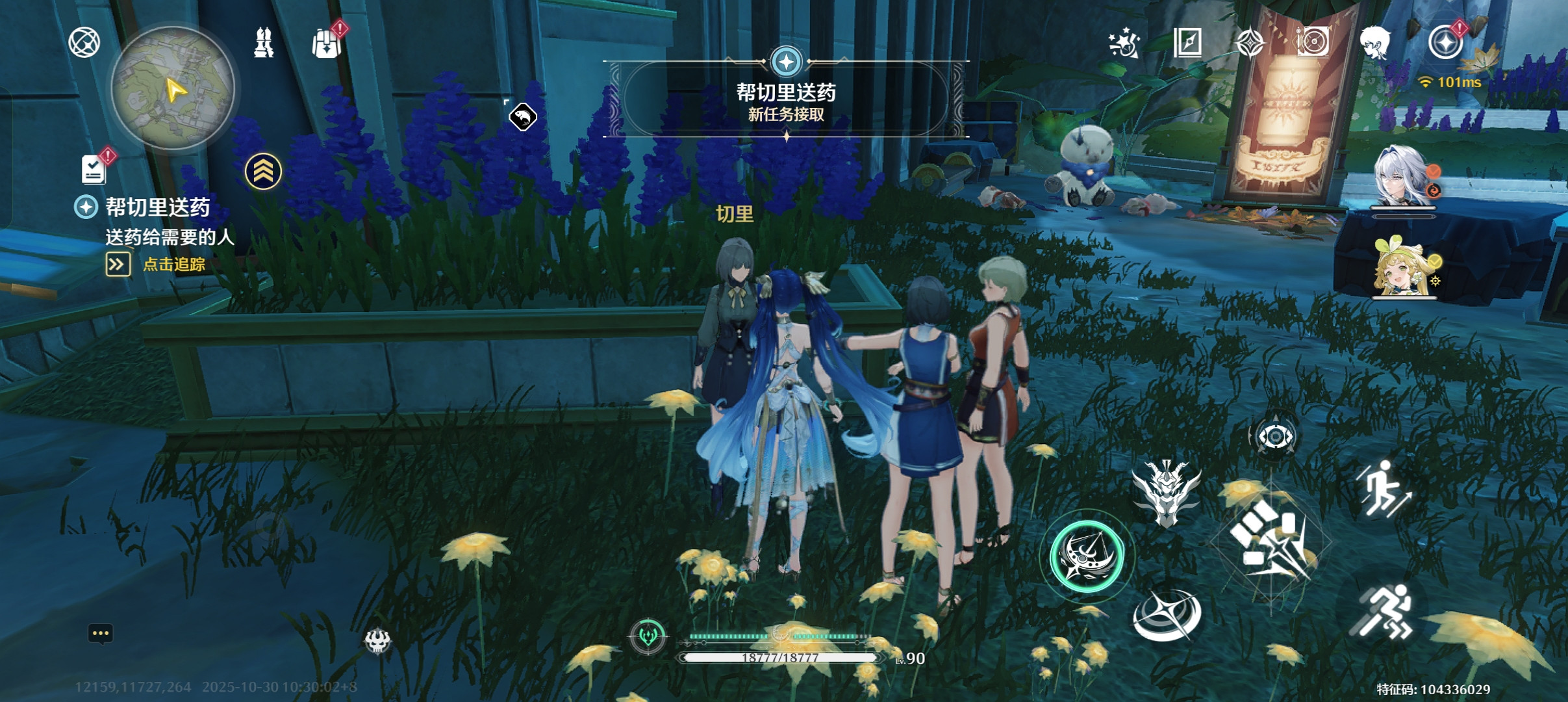Open the star emblem menu with alert
The width and height of the screenshot is (1568, 702).
point(1445,43)
